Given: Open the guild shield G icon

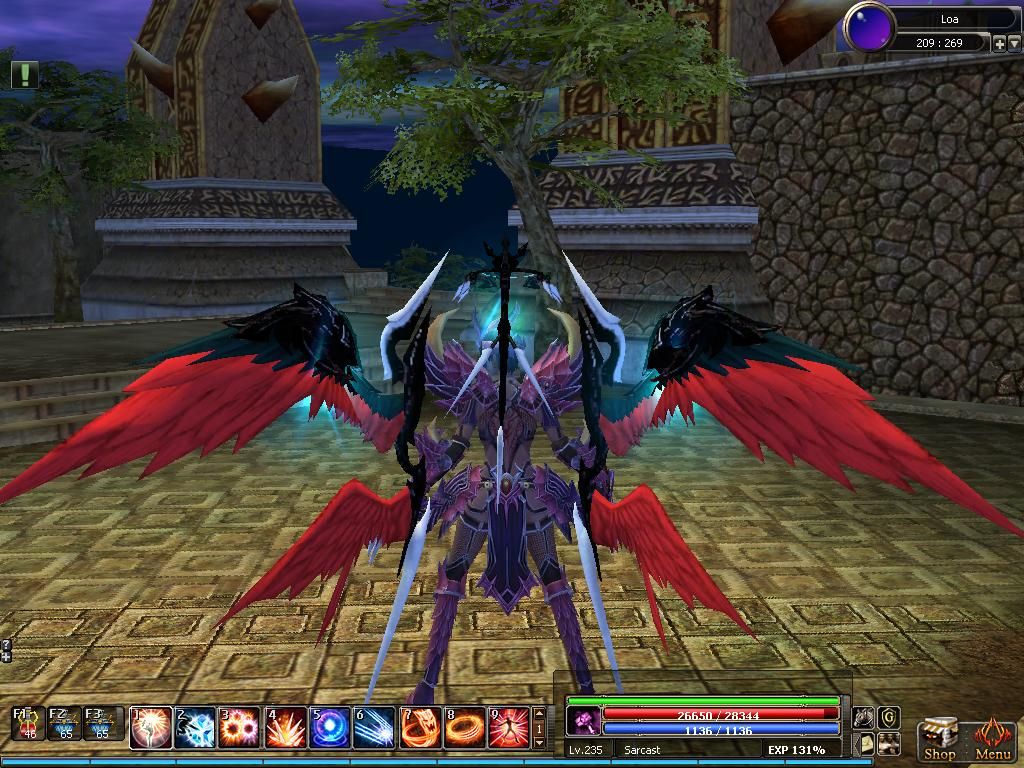Looking at the screenshot, I should point(888,718).
